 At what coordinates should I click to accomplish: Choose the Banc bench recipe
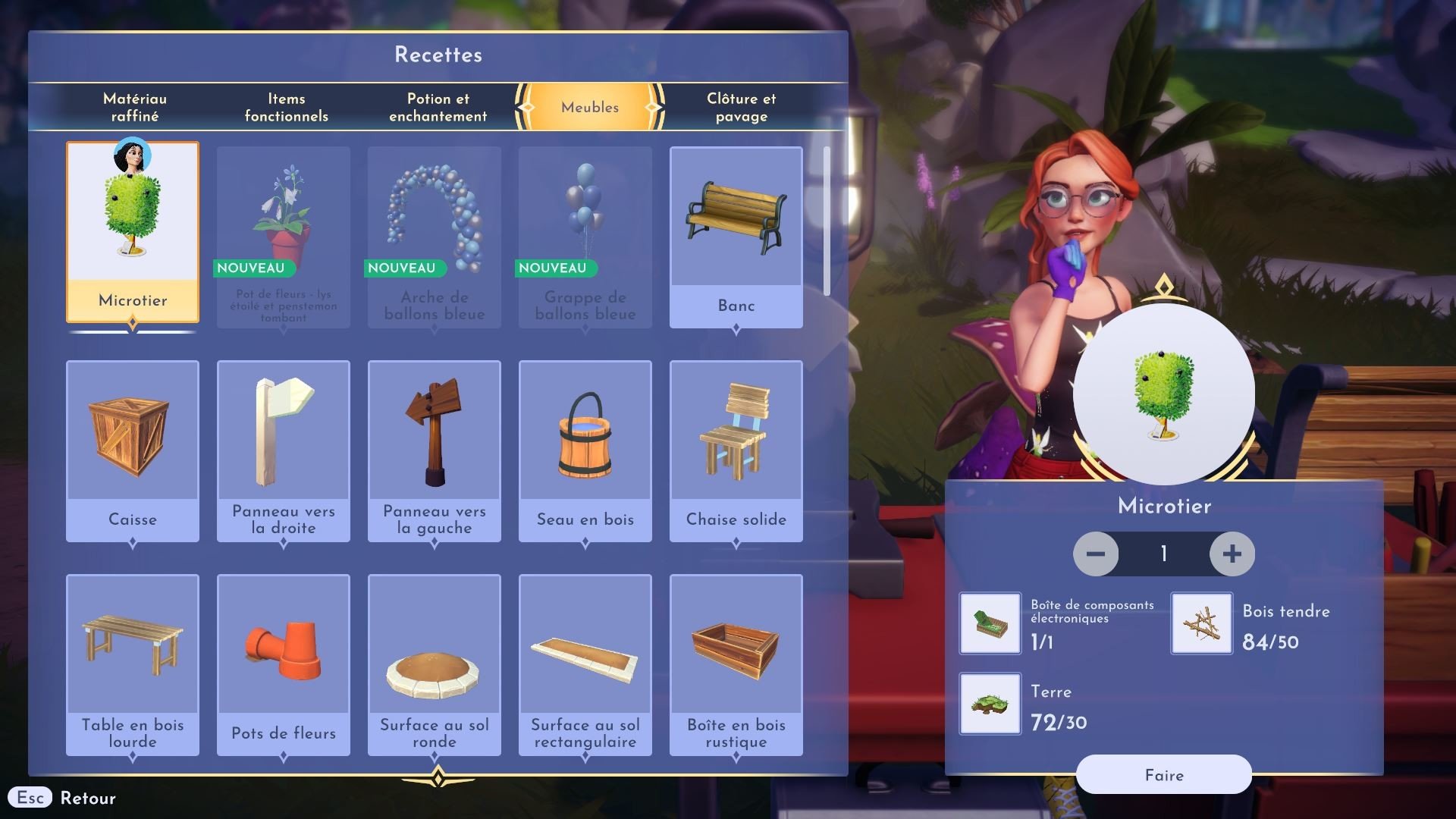click(736, 237)
